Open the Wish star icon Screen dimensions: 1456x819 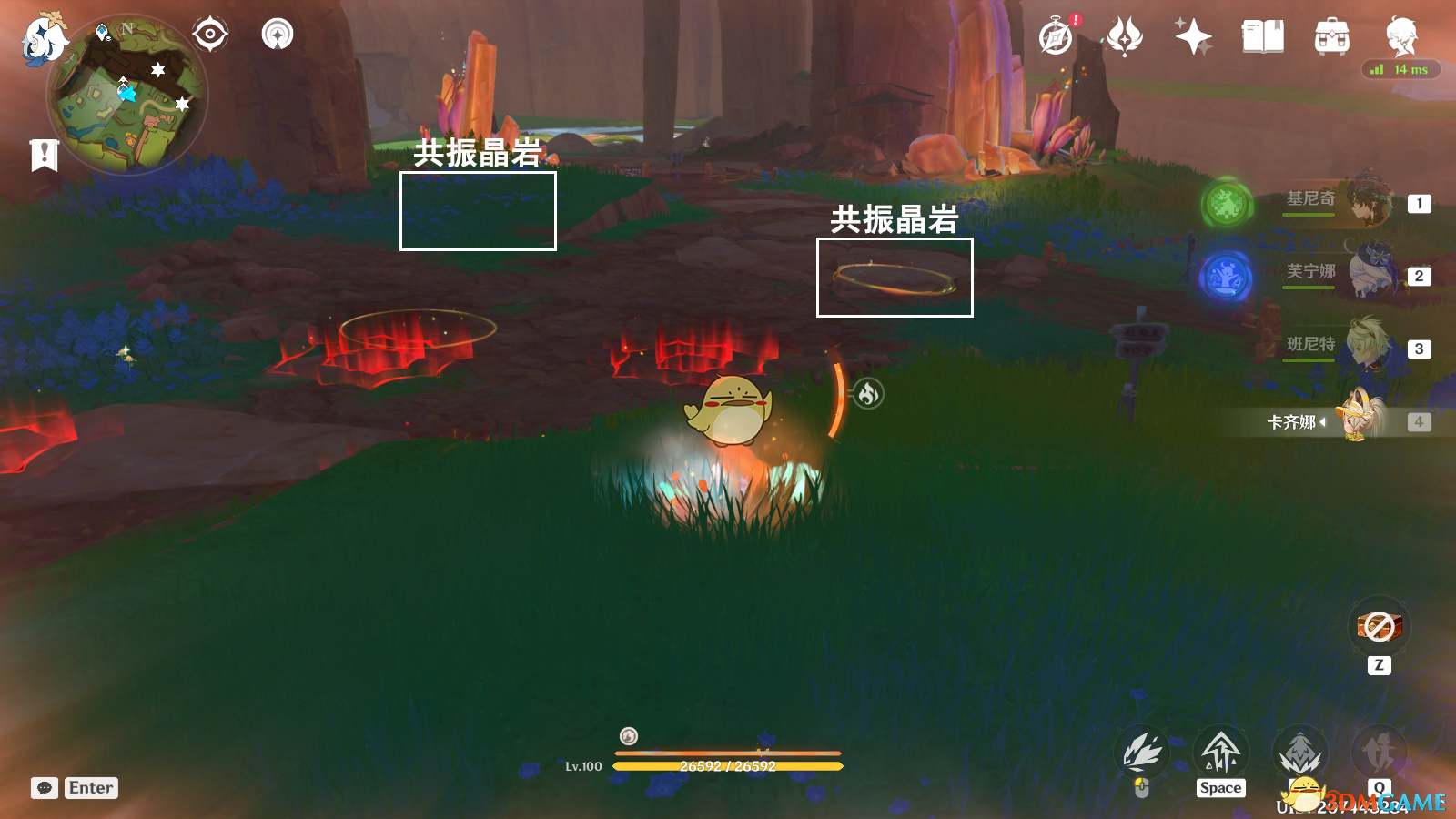[1192, 35]
